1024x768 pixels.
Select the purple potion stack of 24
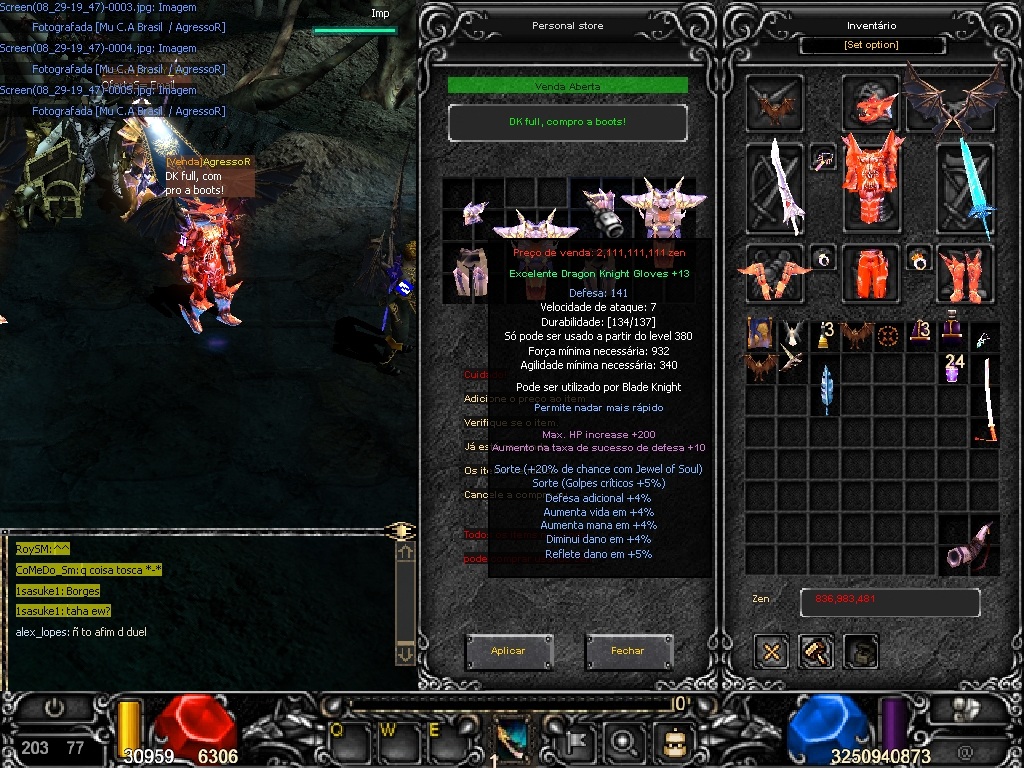tap(954, 368)
